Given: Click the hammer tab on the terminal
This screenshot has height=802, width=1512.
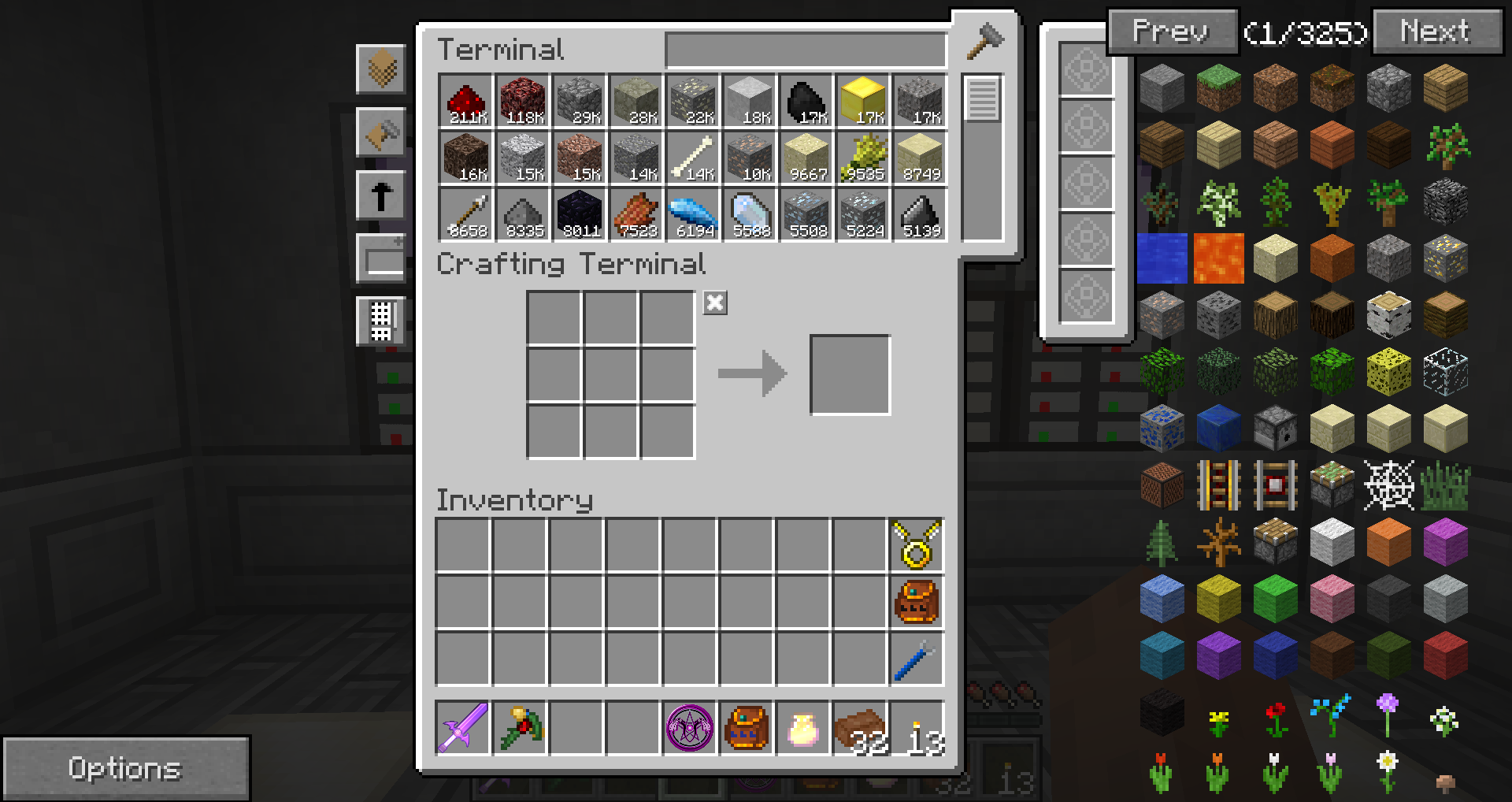Looking at the screenshot, I should point(984,41).
